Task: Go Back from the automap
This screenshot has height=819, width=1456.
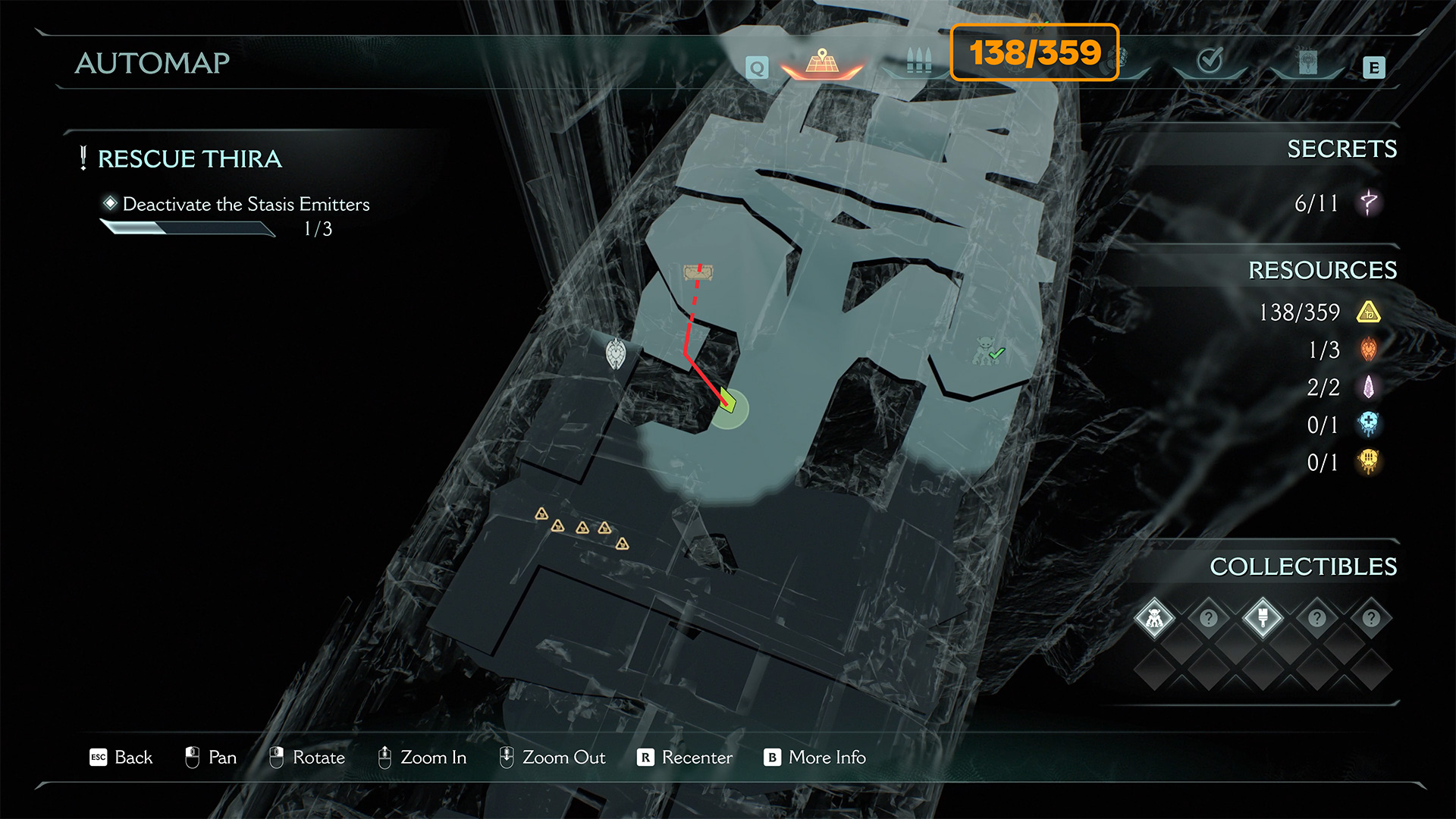Action: [x=121, y=758]
